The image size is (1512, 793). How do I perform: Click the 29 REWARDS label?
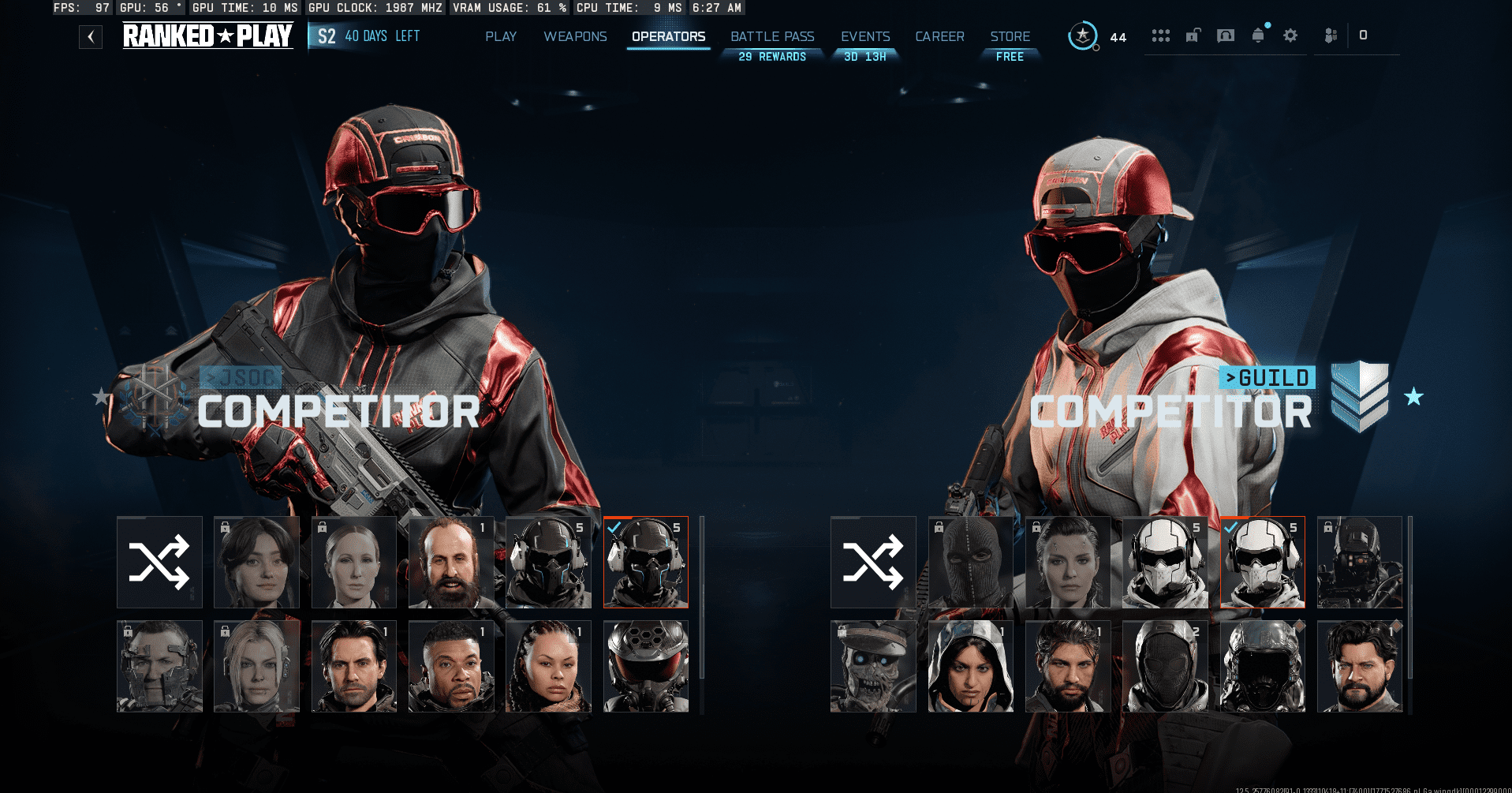point(771,56)
